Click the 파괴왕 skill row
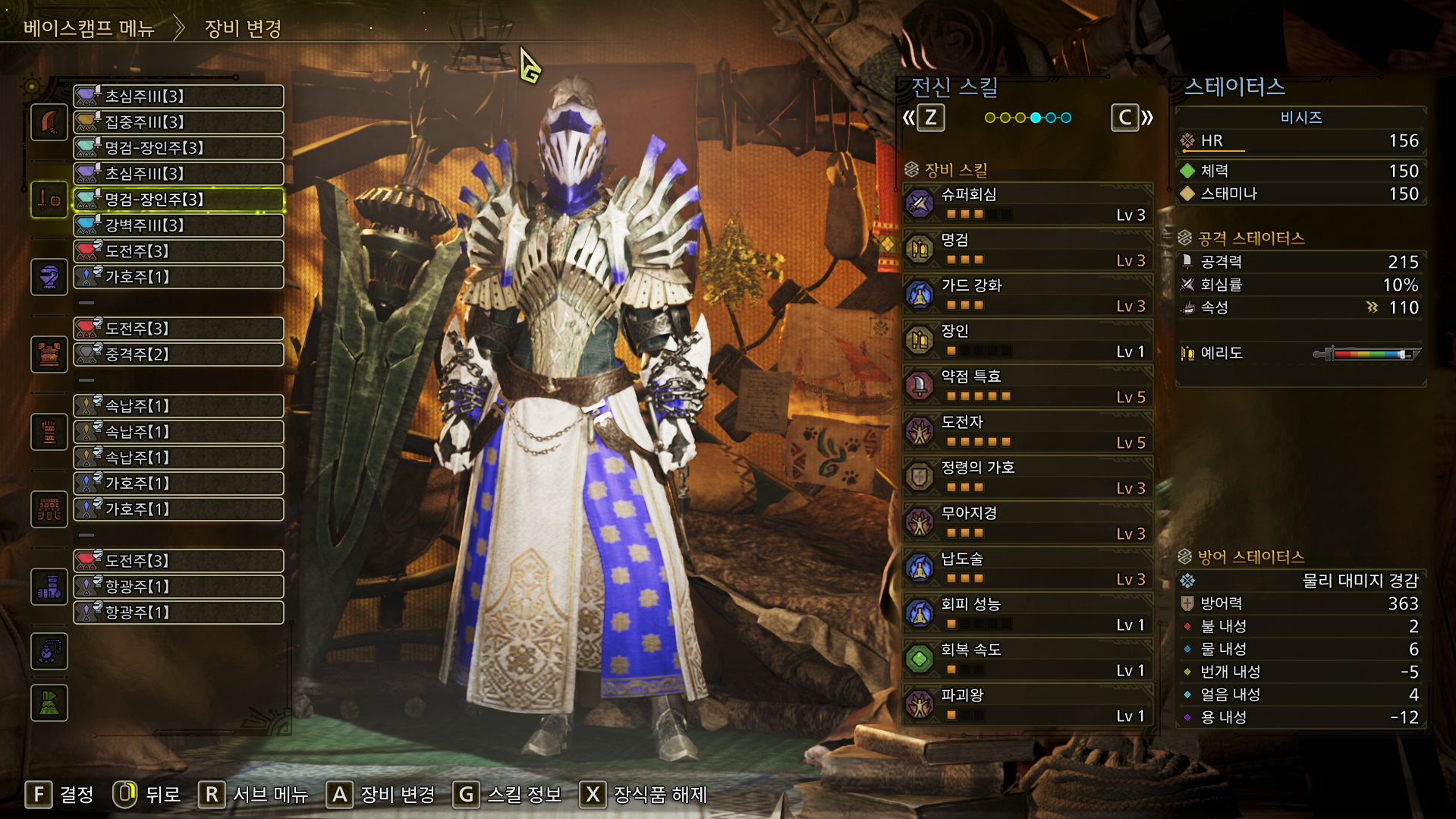Screen dimensions: 1456x819 [x=1027, y=704]
